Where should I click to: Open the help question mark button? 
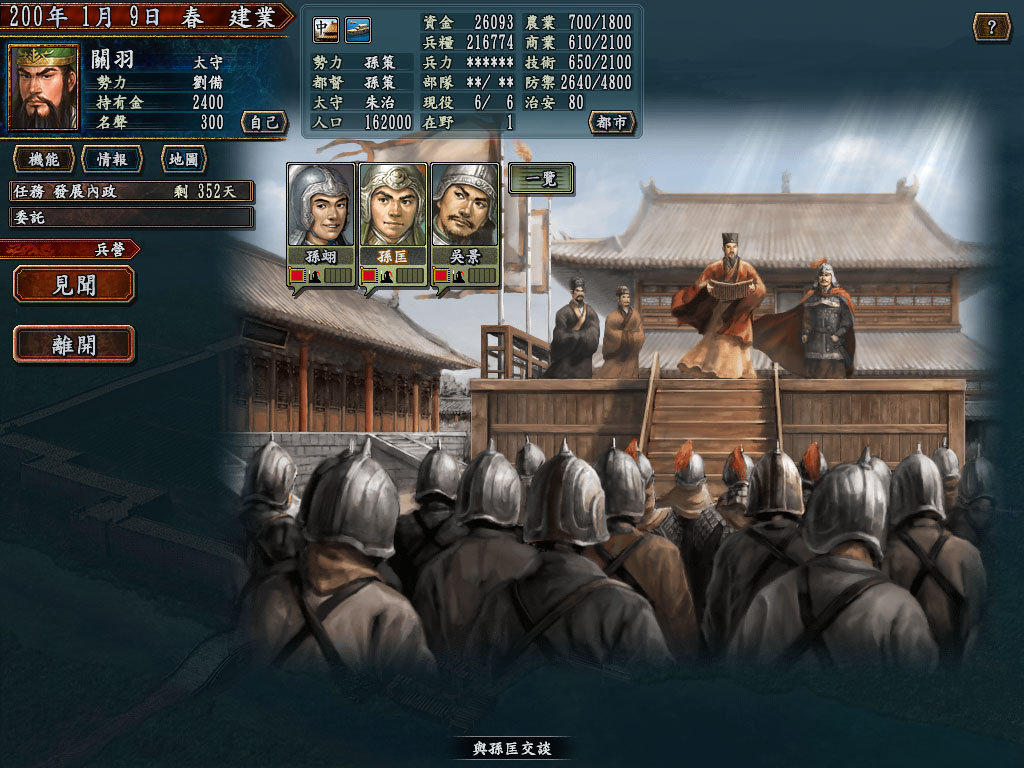(x=991, y=27)
